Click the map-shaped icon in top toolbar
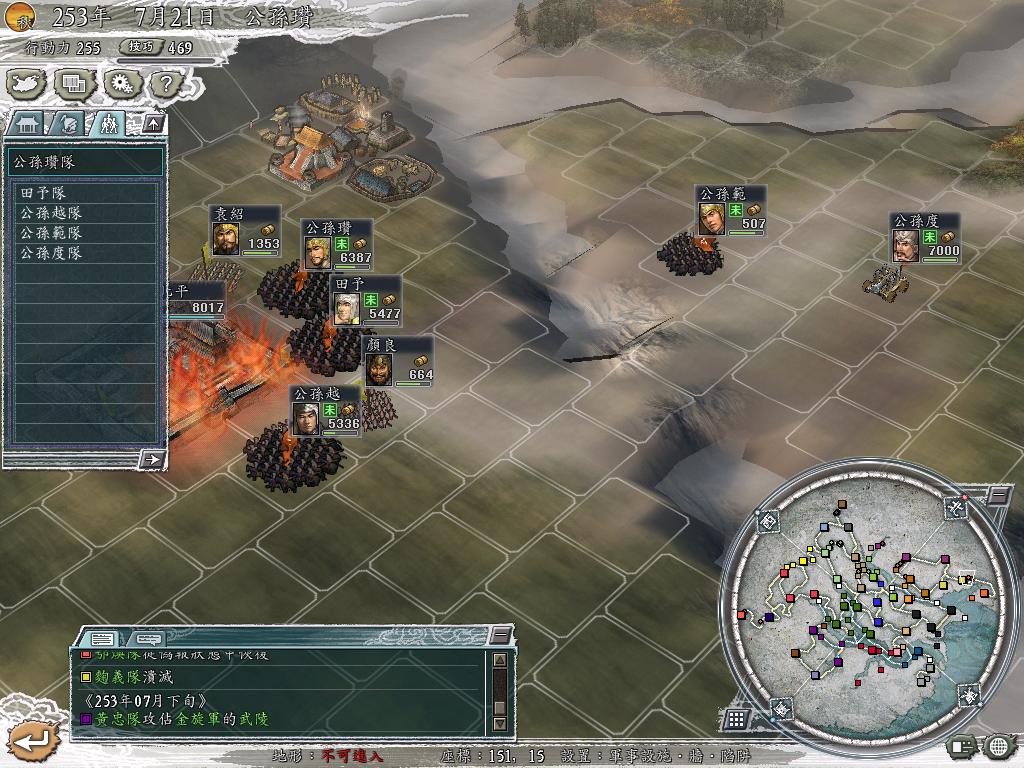This screenshot has width=1024, height=768. (x=26, y=85)
